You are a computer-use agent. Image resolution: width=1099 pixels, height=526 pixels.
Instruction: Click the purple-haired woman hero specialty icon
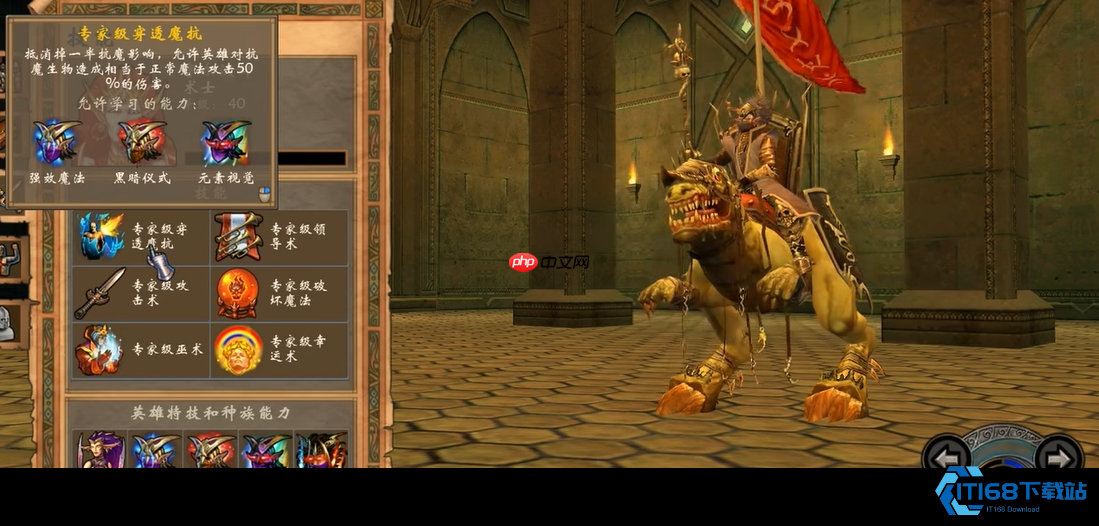coord(101,451)
